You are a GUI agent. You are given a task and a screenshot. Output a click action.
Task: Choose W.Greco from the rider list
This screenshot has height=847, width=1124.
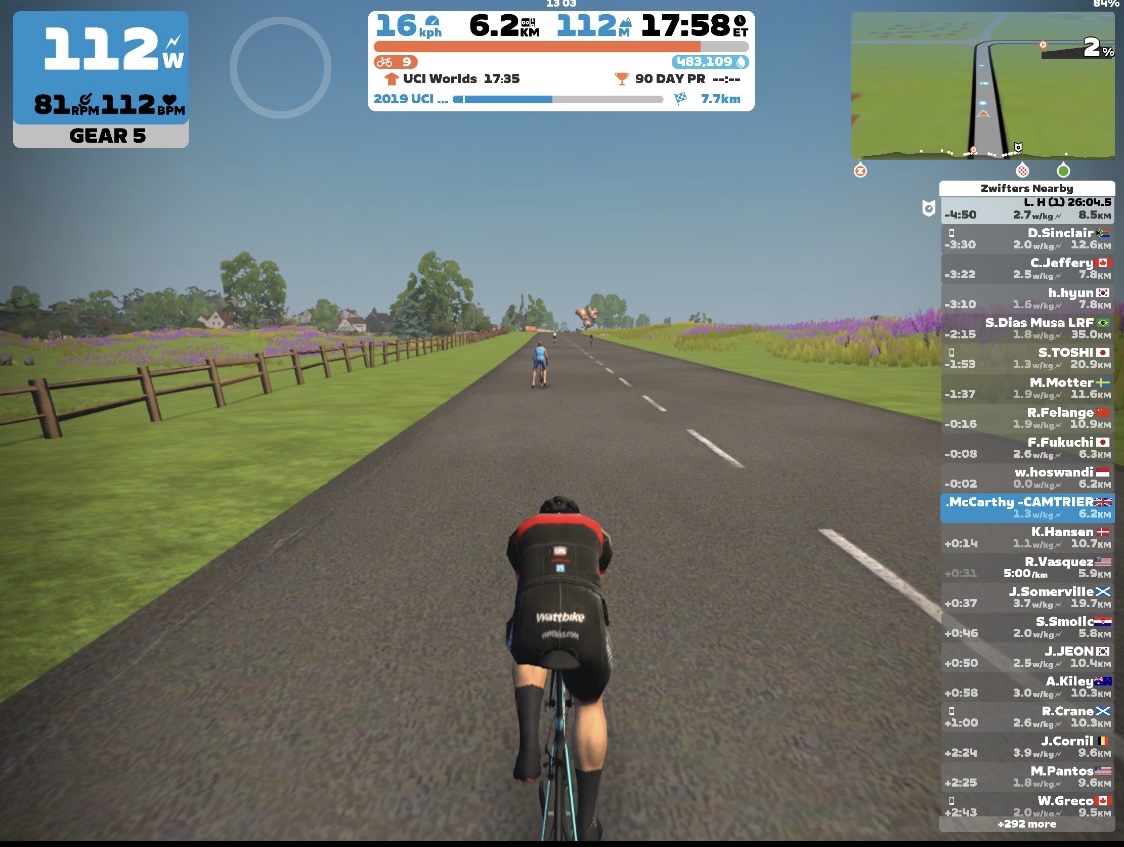(x=1027, y=806)
